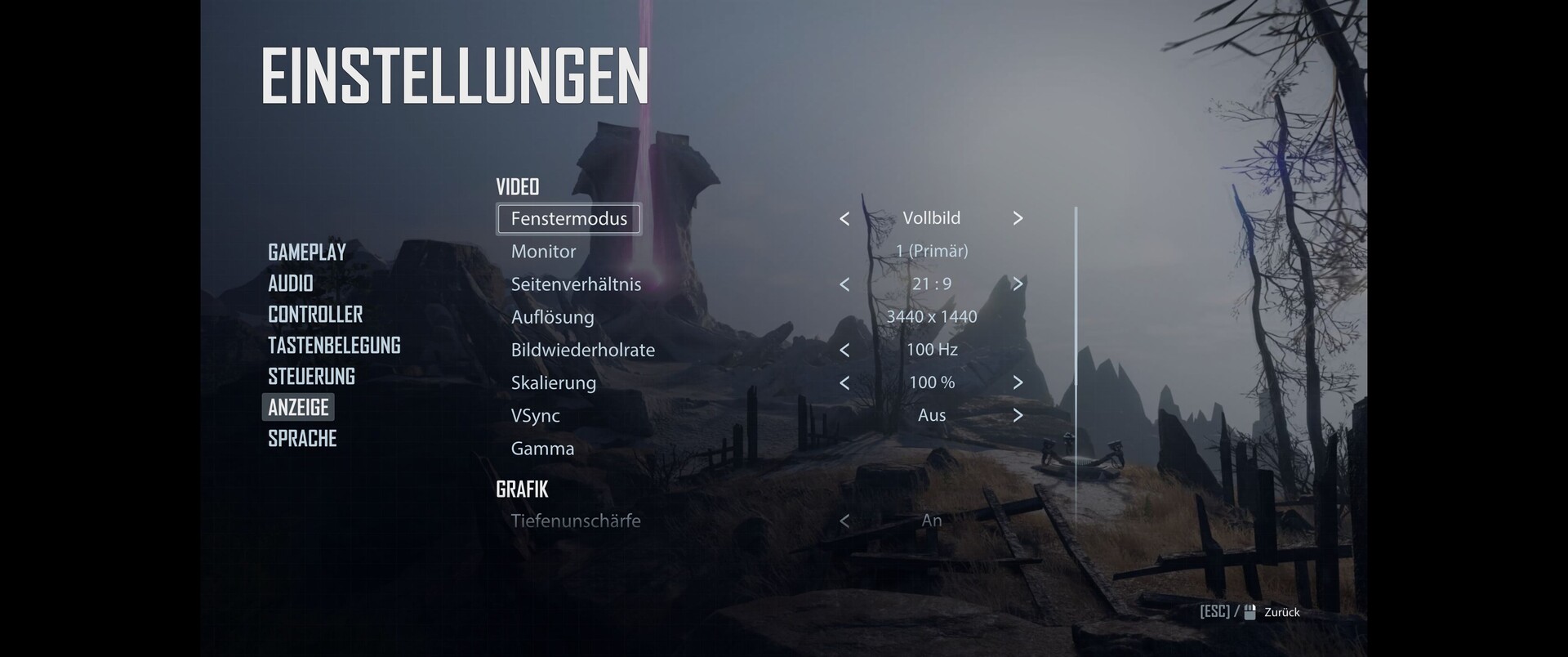
Task: Reduce the Skalierung below 100 %
Action: tap(844, 382)
